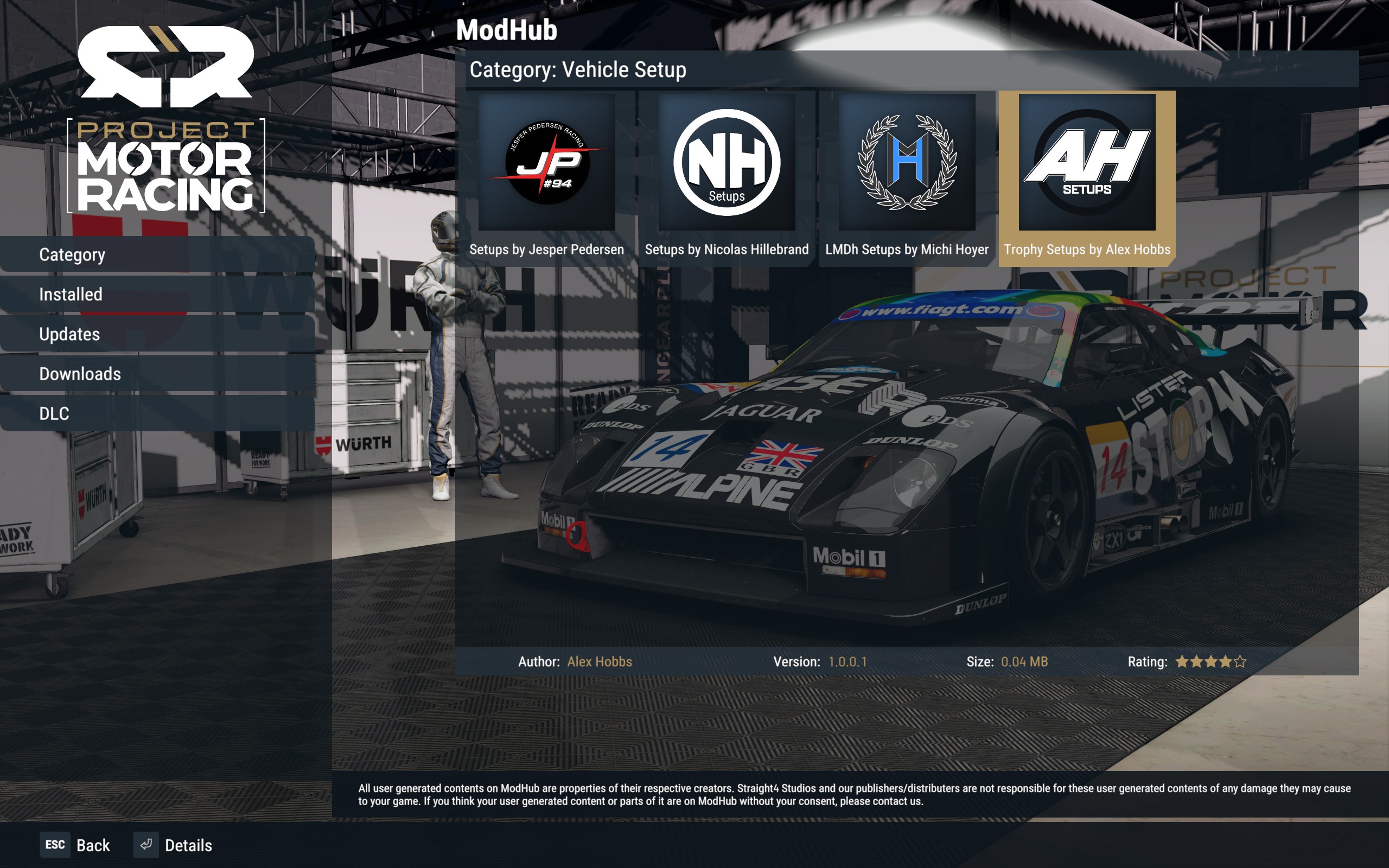Click the Back button

93,845
